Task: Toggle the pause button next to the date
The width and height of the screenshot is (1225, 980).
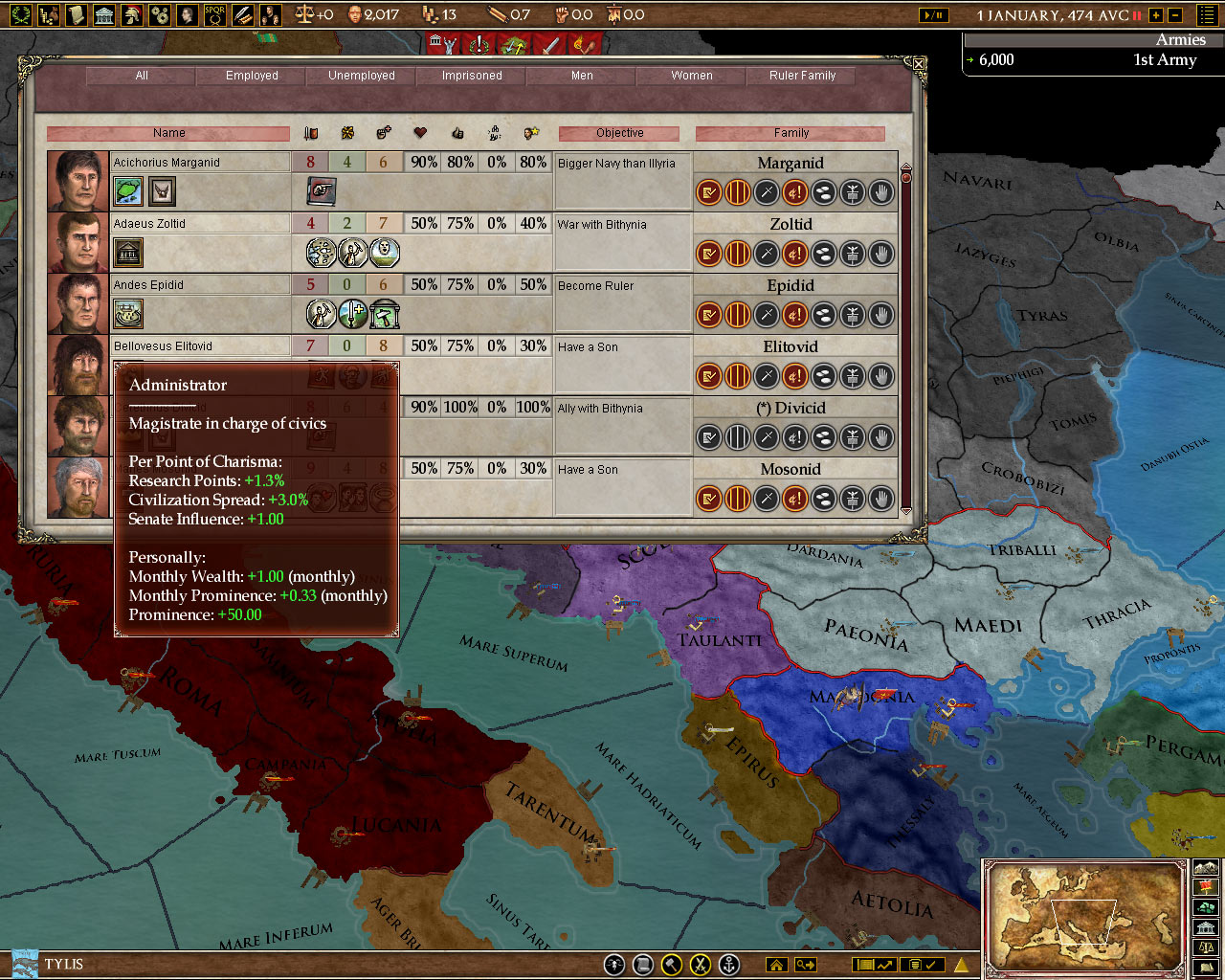Action: coord(1136,14)
